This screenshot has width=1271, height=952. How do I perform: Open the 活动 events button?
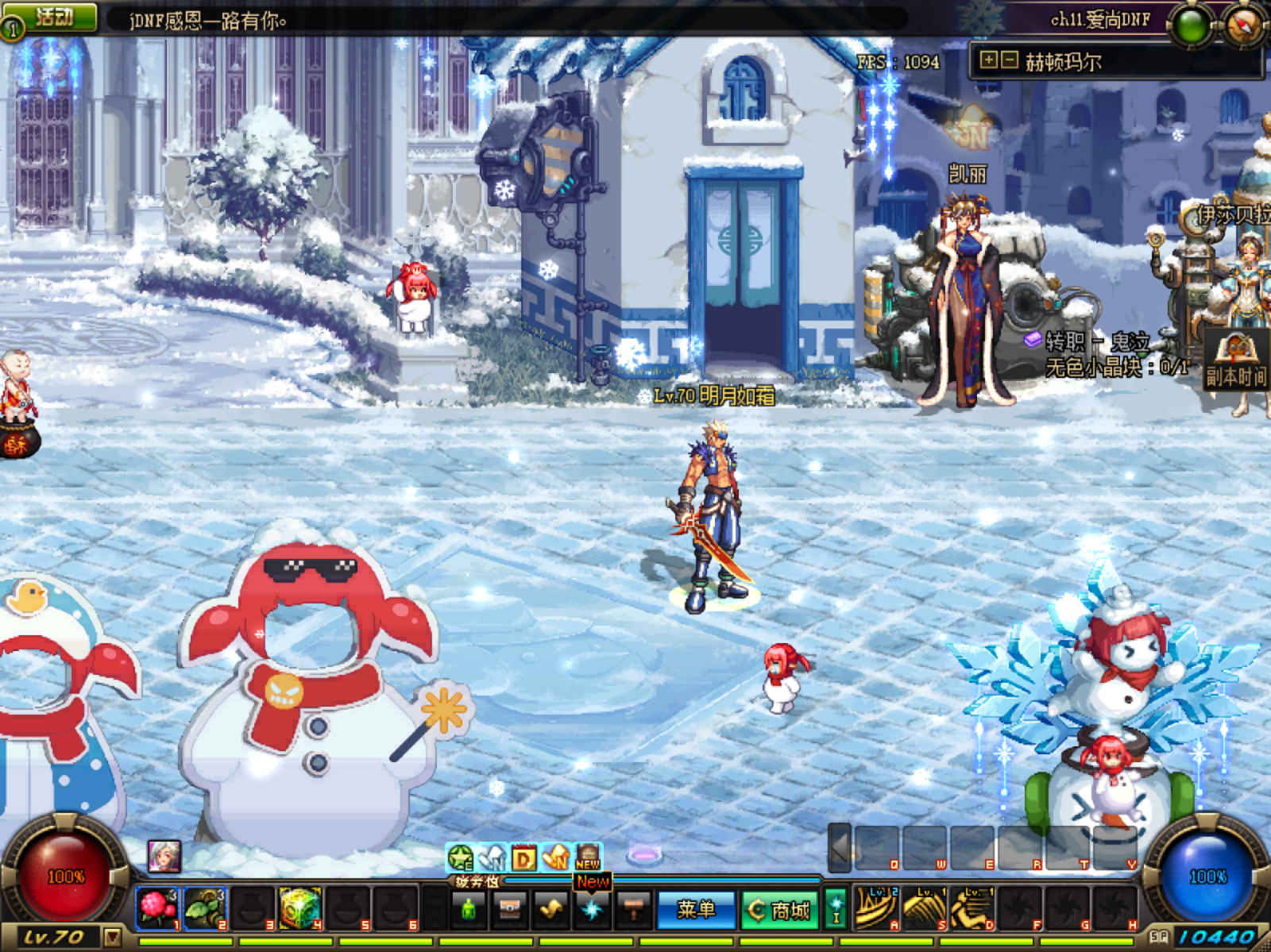52,17
